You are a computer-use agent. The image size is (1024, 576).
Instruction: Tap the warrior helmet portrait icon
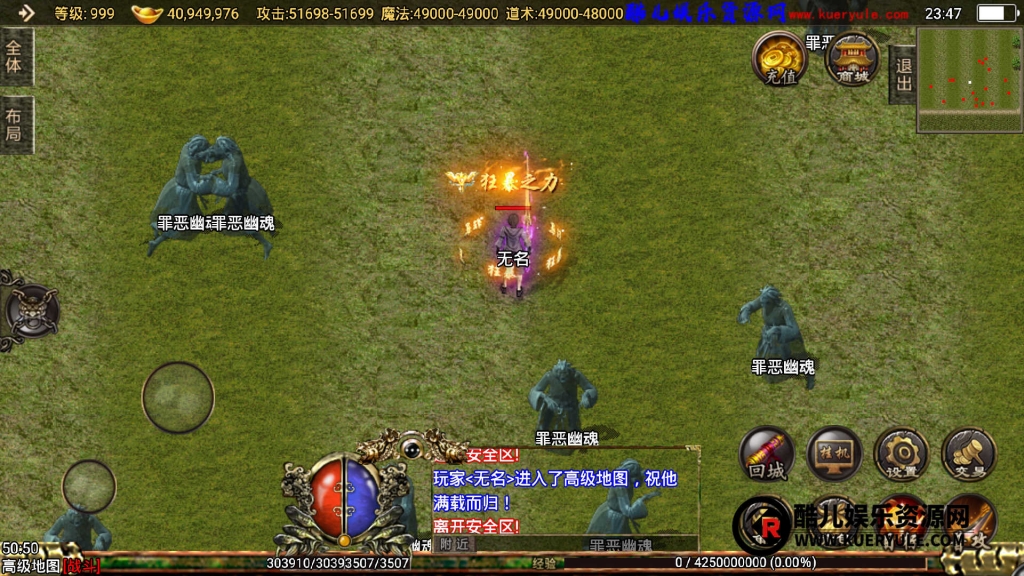coord(32,311)
